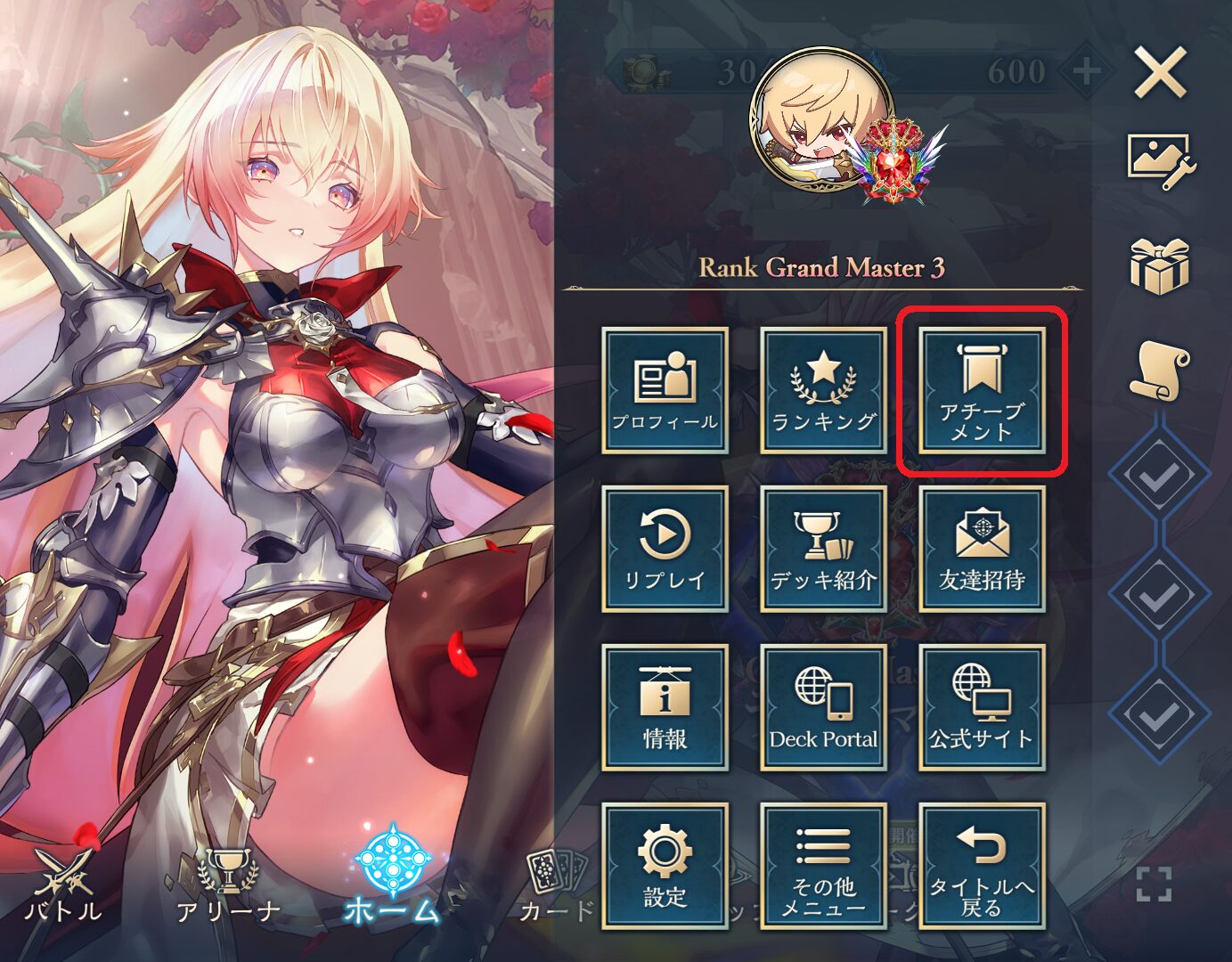The image size is (1232, 962).
Task: Return to title with タイトルへ戻る
Action: [x=982, y=866]
